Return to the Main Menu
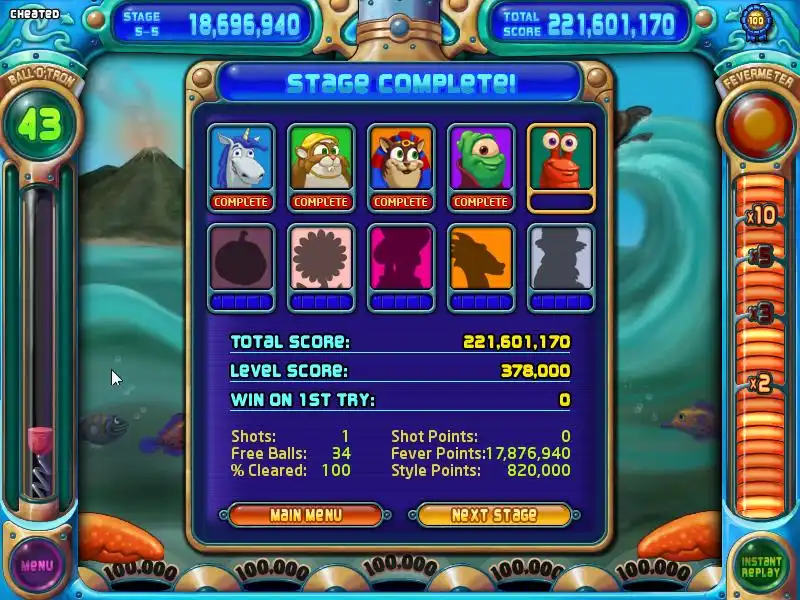 tap(305, 515)
